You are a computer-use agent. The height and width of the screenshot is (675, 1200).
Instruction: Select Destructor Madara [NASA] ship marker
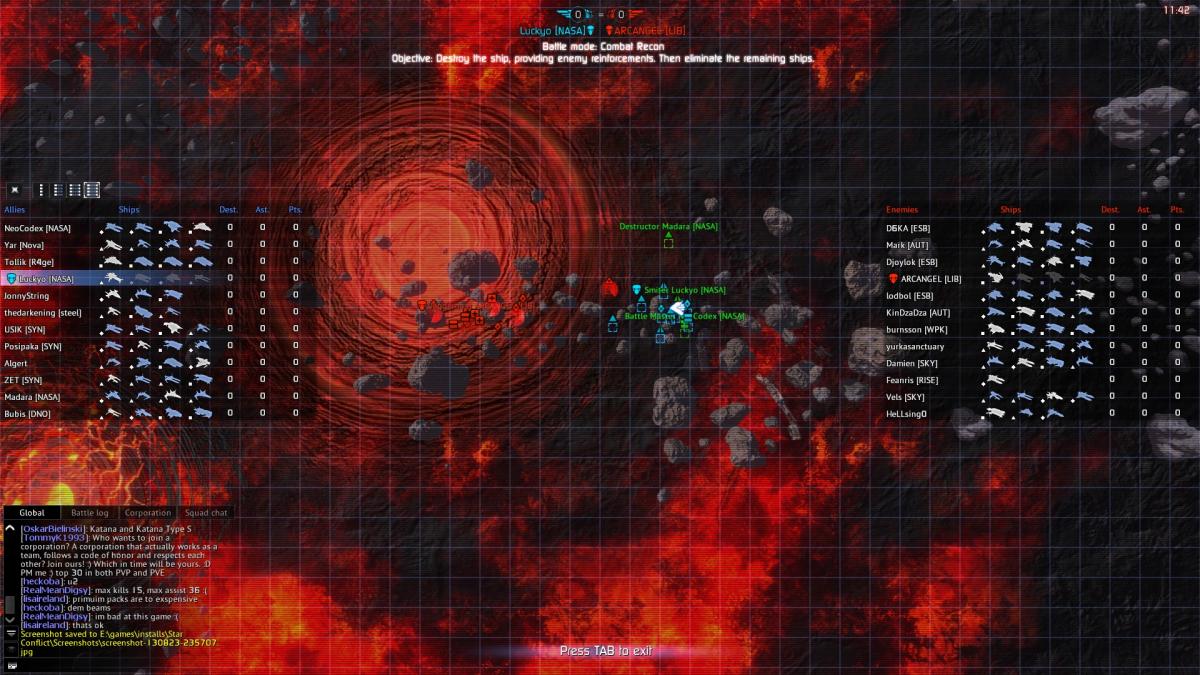668,243
